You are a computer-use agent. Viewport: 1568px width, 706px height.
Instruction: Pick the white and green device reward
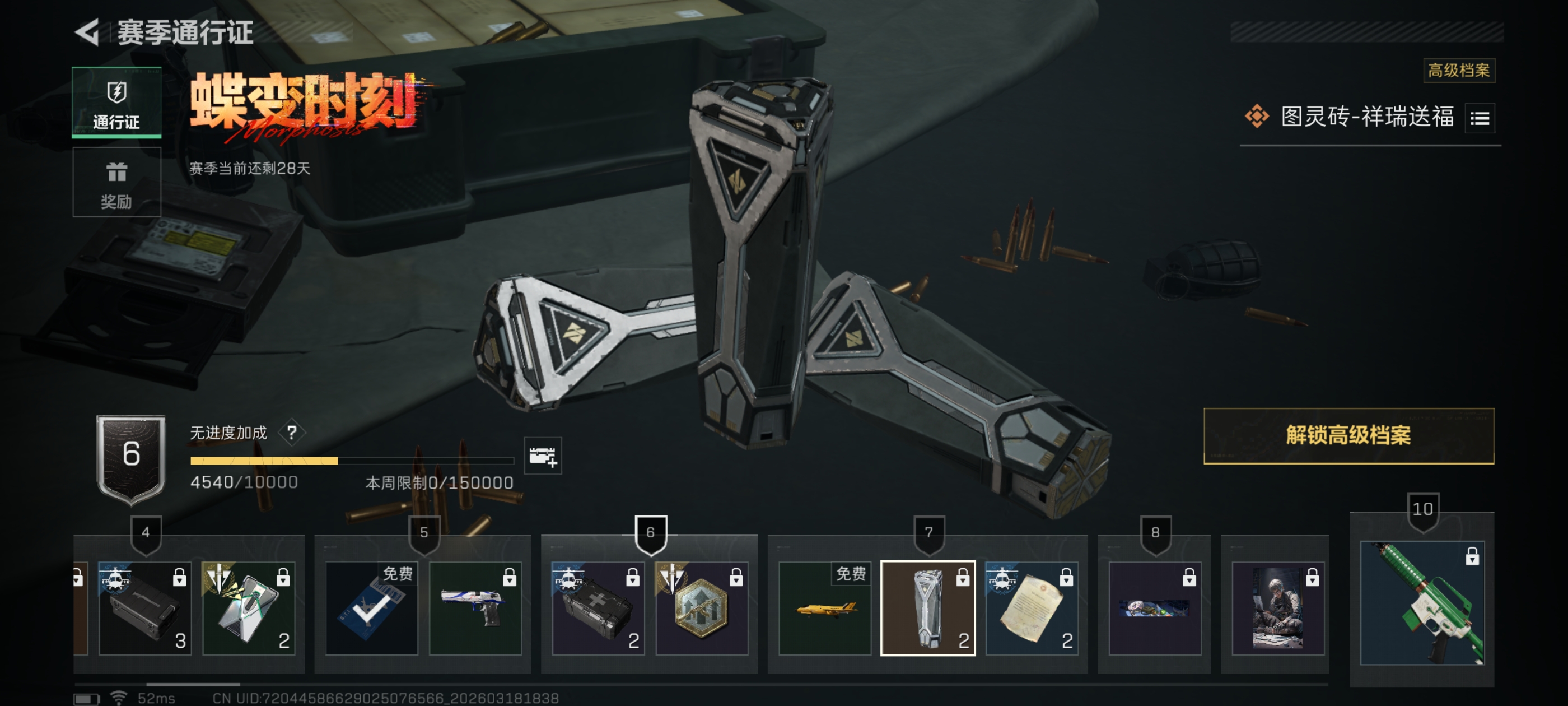coord(248,608)
